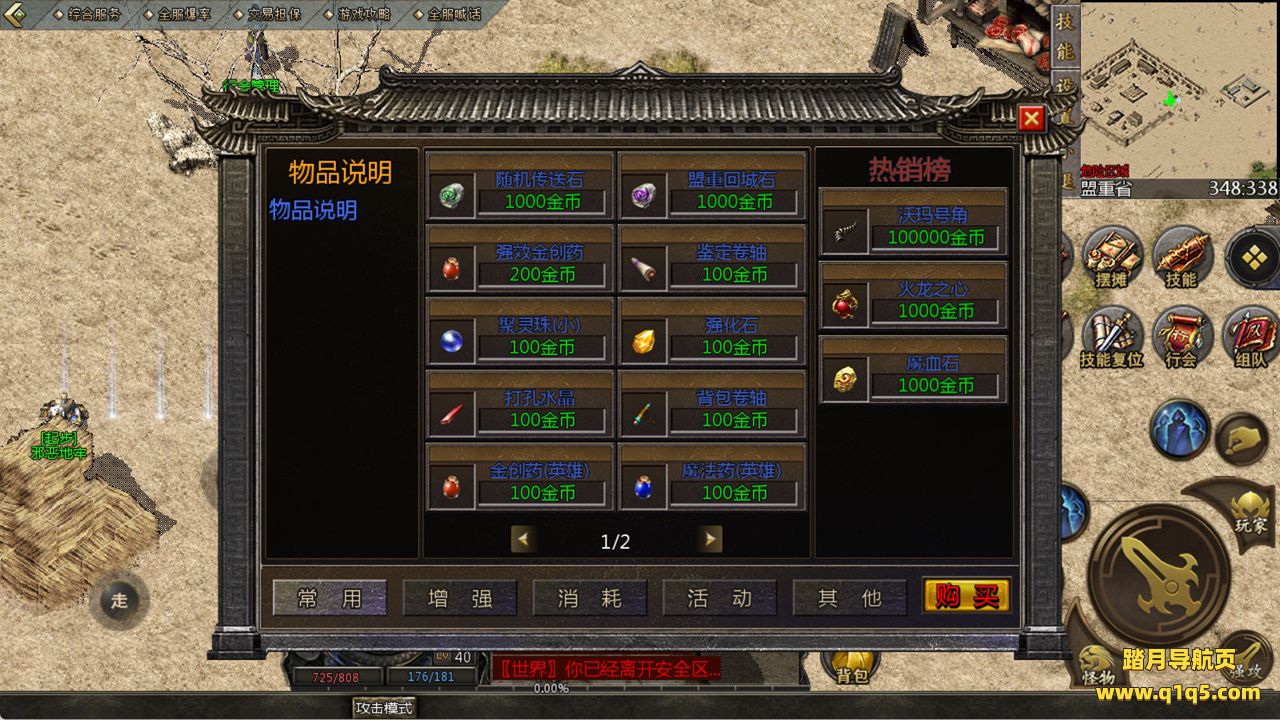Viewport: 1280px width, 720px height.
Task: Close the shop window with the red X
Action: pyautogui.click(x=1031, y=119)
